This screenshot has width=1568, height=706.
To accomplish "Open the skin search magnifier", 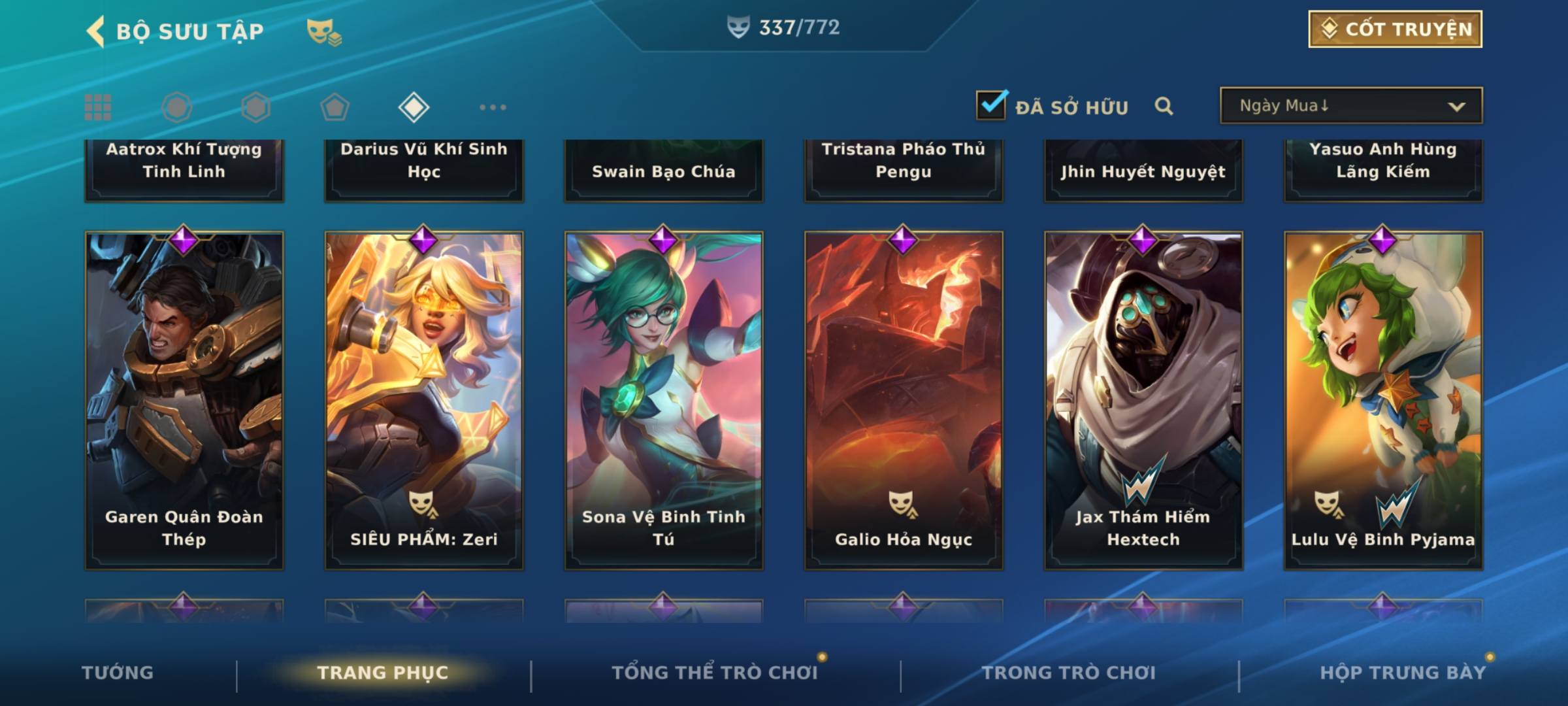I will [x=1164, y=106].
